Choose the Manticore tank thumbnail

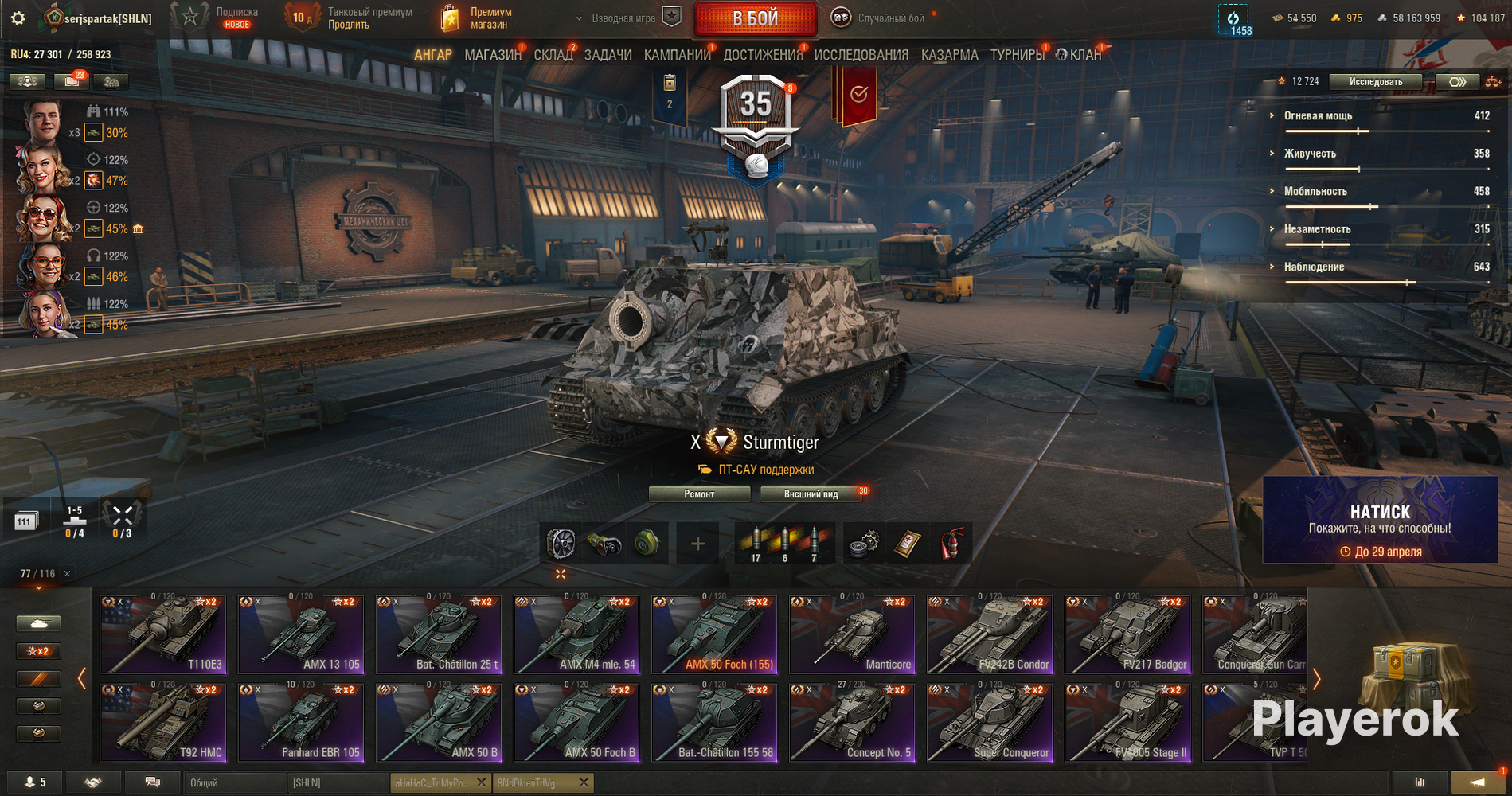click(851, 634)
